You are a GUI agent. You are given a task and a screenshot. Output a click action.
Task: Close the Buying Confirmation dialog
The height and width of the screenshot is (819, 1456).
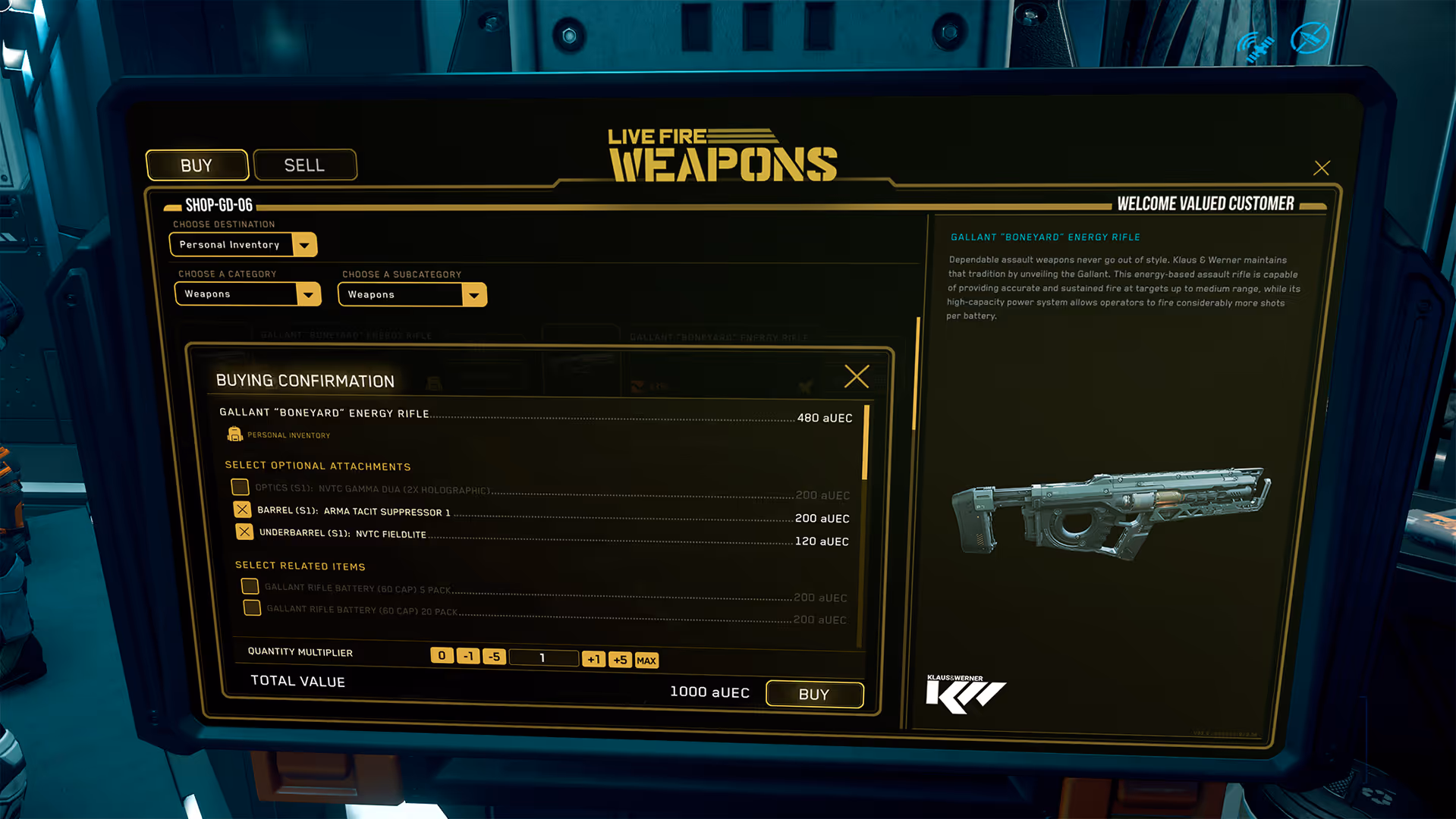857,376
